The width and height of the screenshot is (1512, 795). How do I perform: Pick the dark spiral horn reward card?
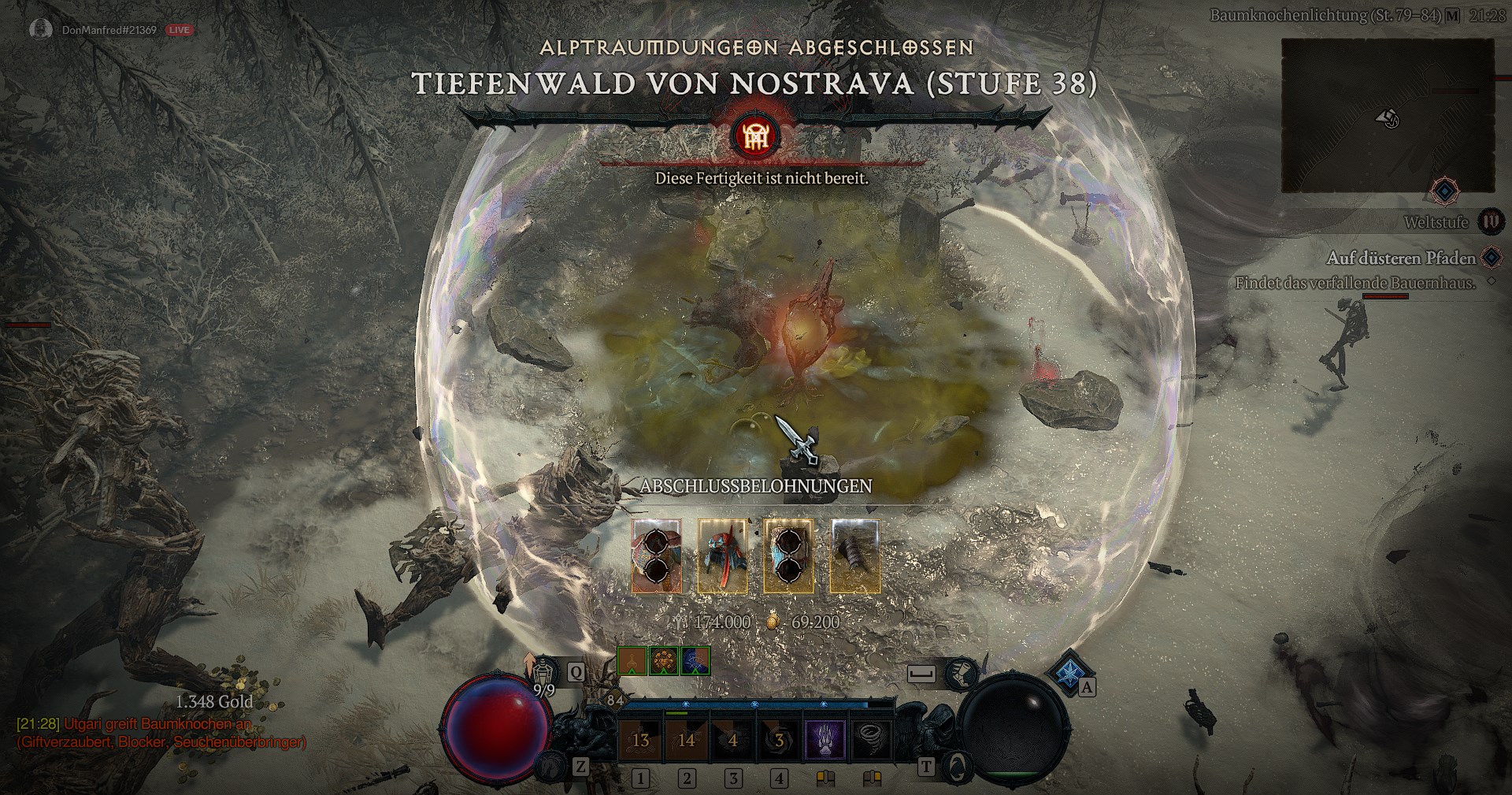(x=854, y=555)
